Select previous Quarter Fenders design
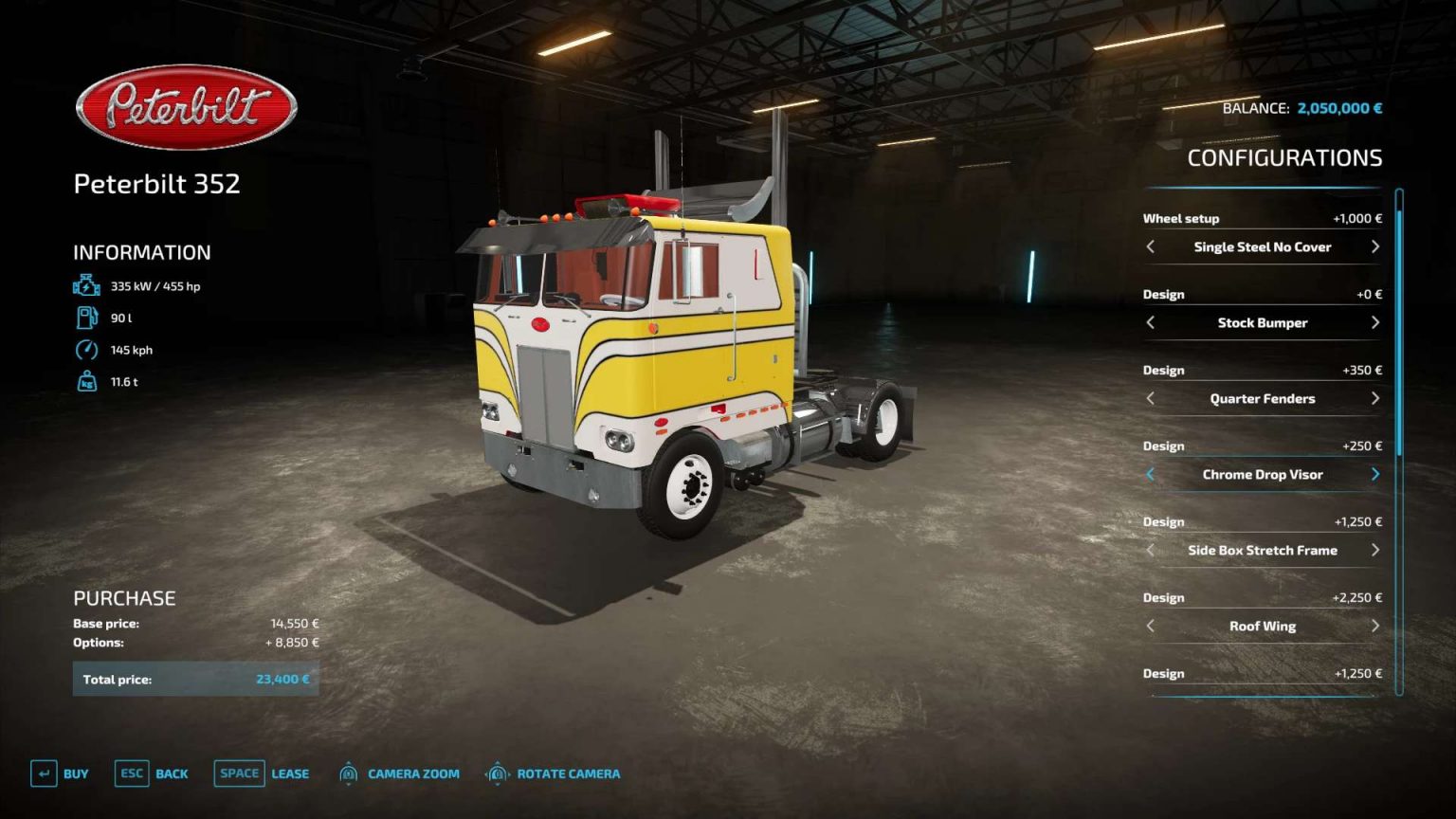This screenshot has height=819, width=1456. coord(1150,398)
